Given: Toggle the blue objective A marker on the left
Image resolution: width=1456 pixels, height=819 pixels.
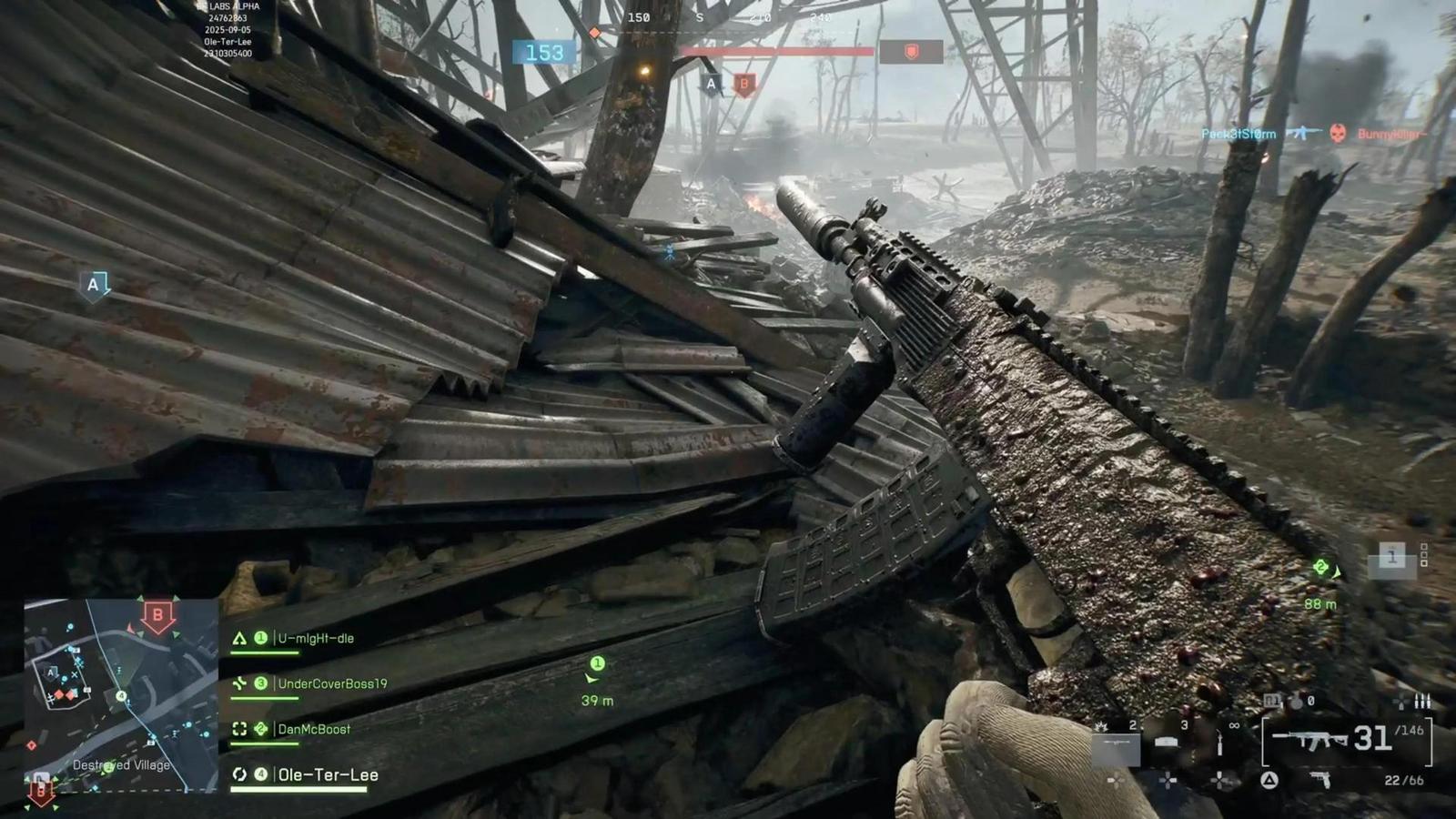Looking at the screenshot, I should coord(92,287).
